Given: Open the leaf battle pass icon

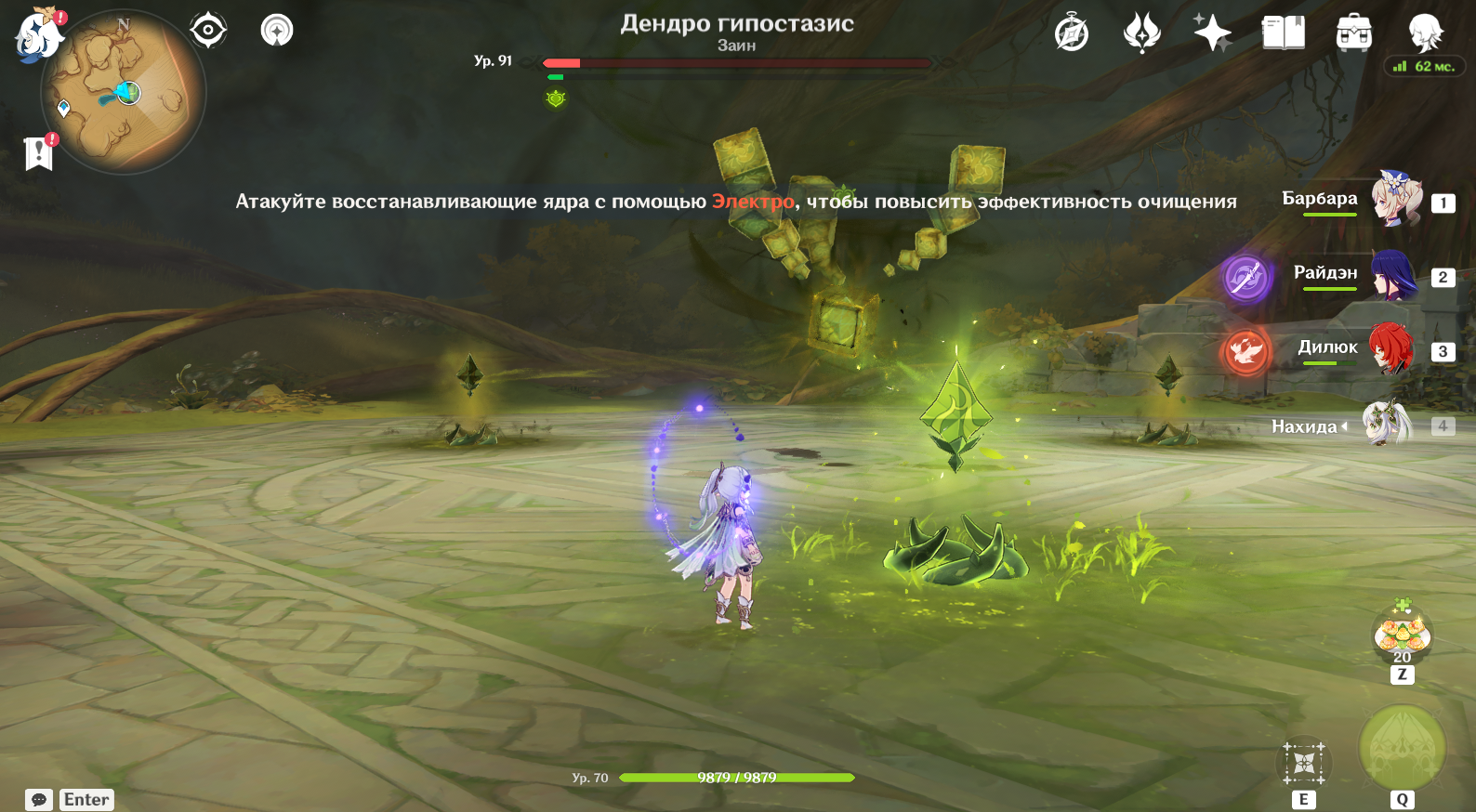Looking at the screenshot, I should tap(1141, 33).
